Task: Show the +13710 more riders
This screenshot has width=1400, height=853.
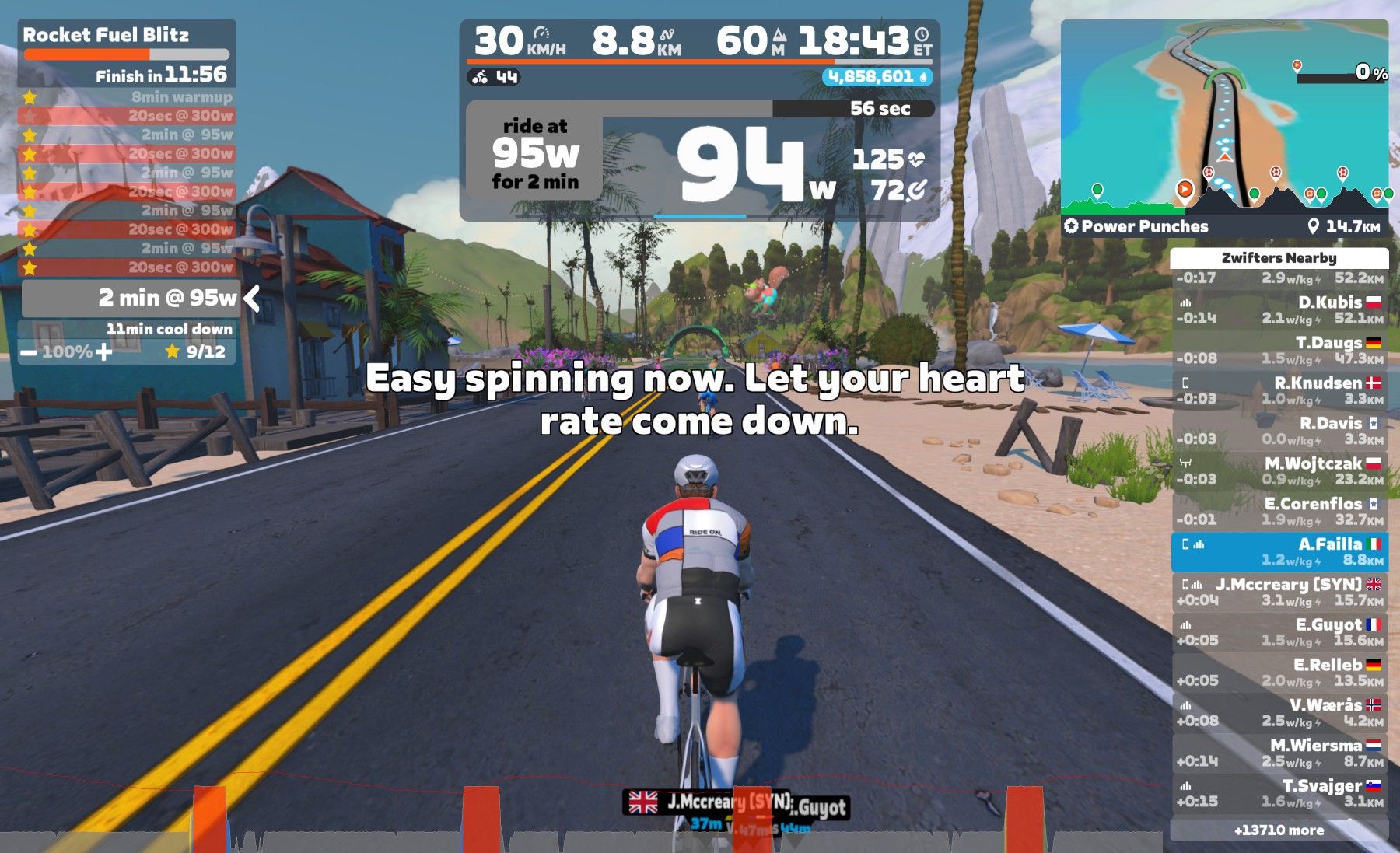Action: pyautogui.click(x=1279, y=830)
